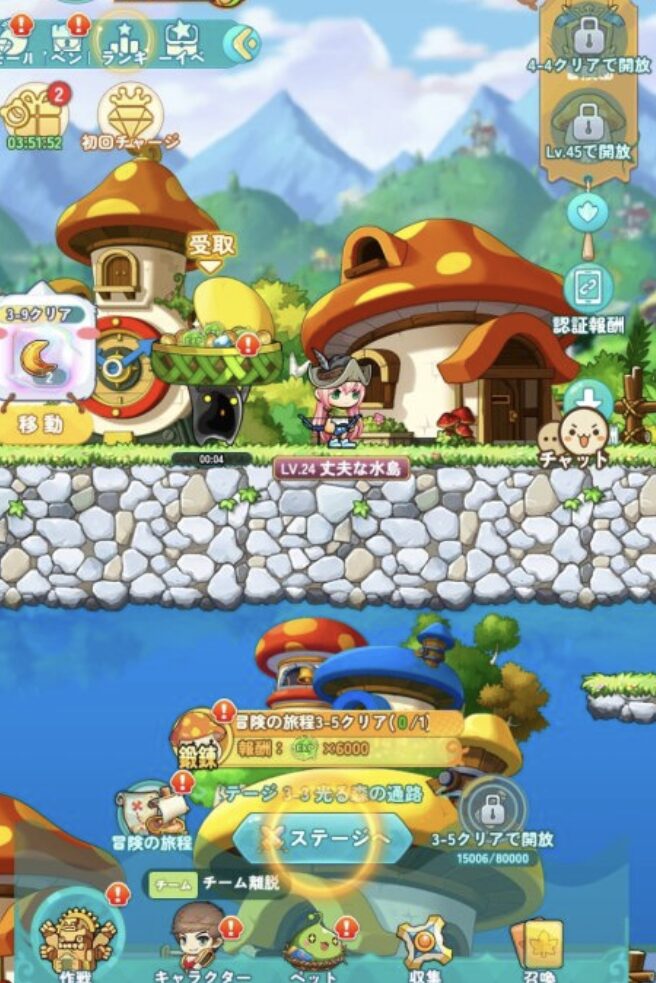Image resolution: width=656 pixels, height=983 pixels.
Task: Collapse the top icon bar arrow
Action: 242,42
